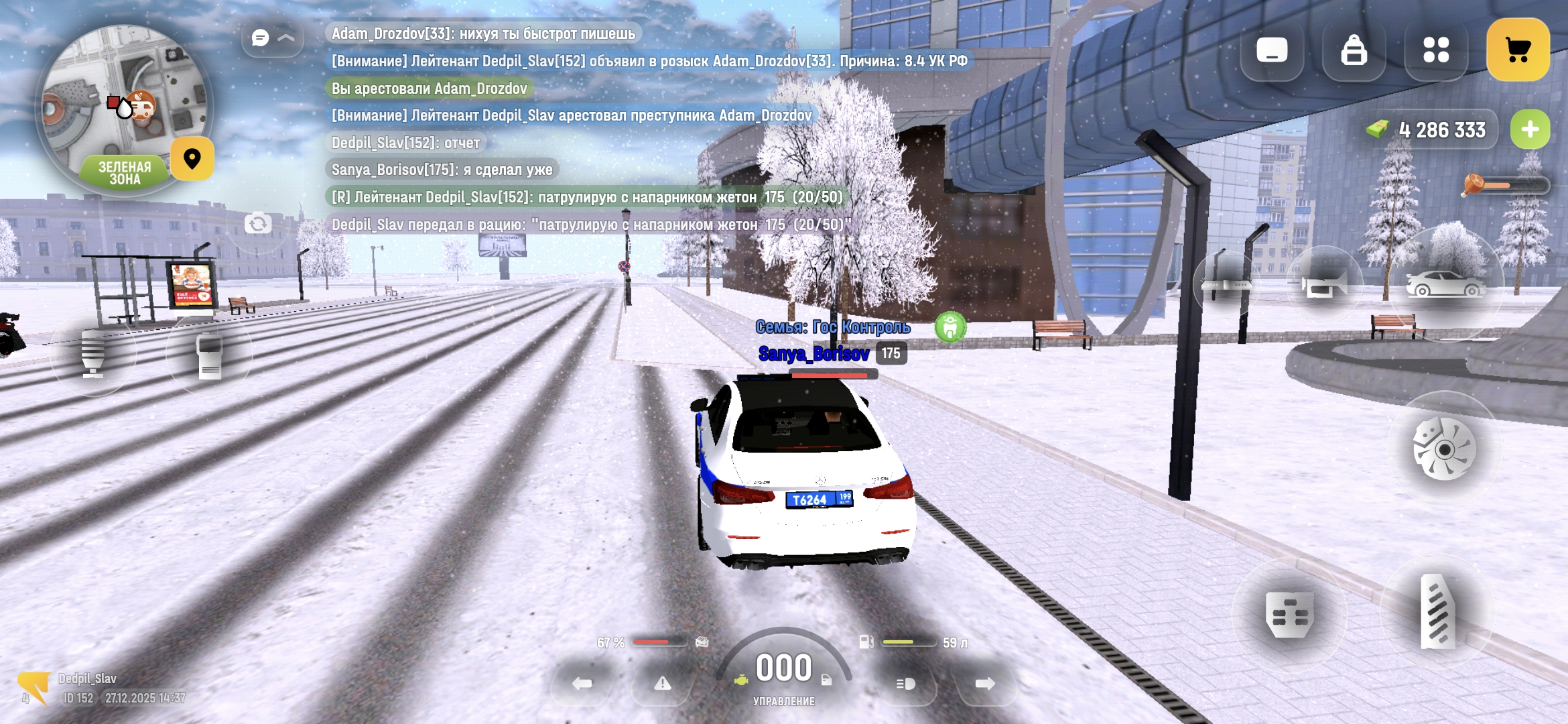Tap the brake pedal

(1289, 614)
